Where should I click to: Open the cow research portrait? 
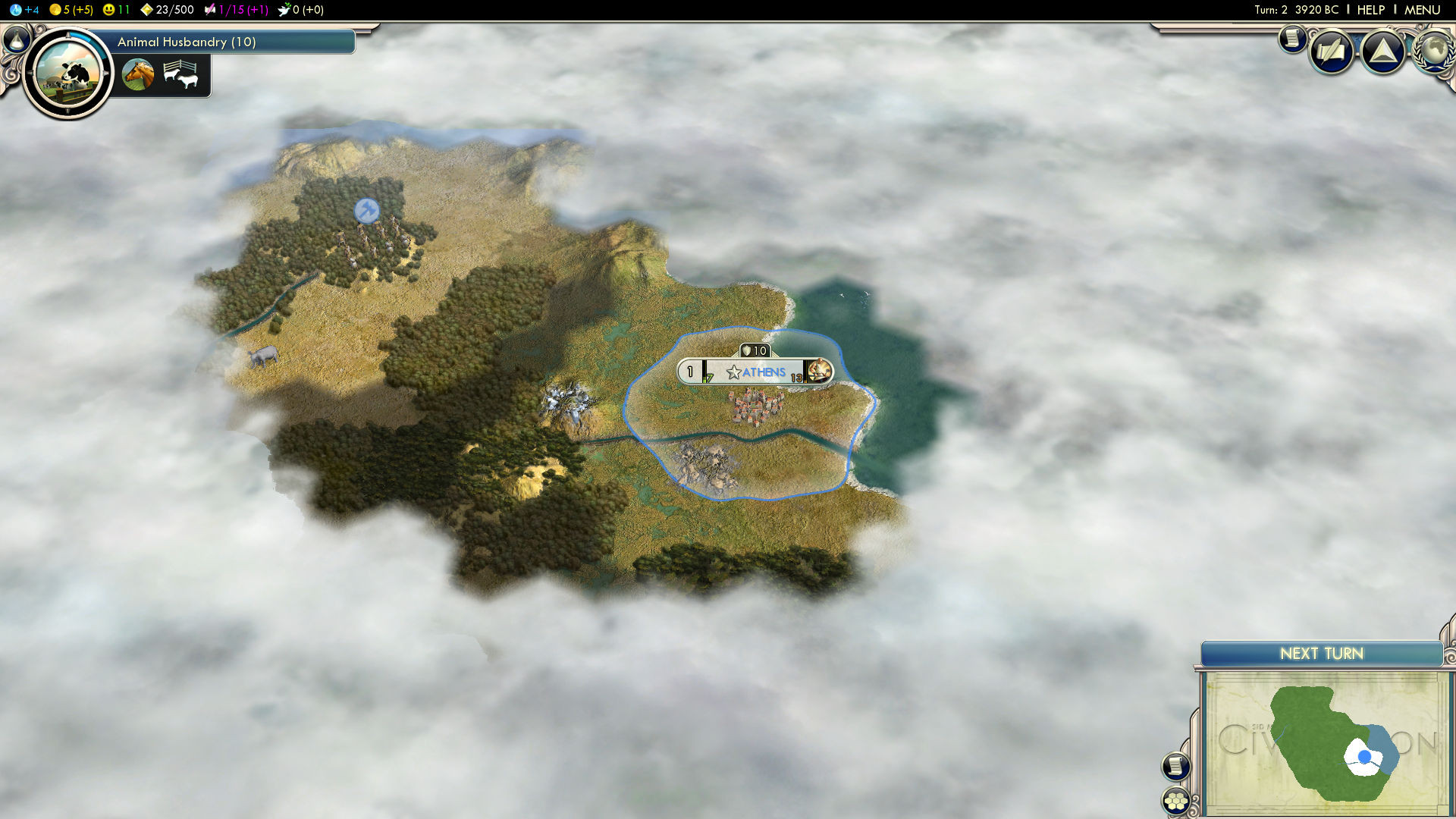click(67, 74)
